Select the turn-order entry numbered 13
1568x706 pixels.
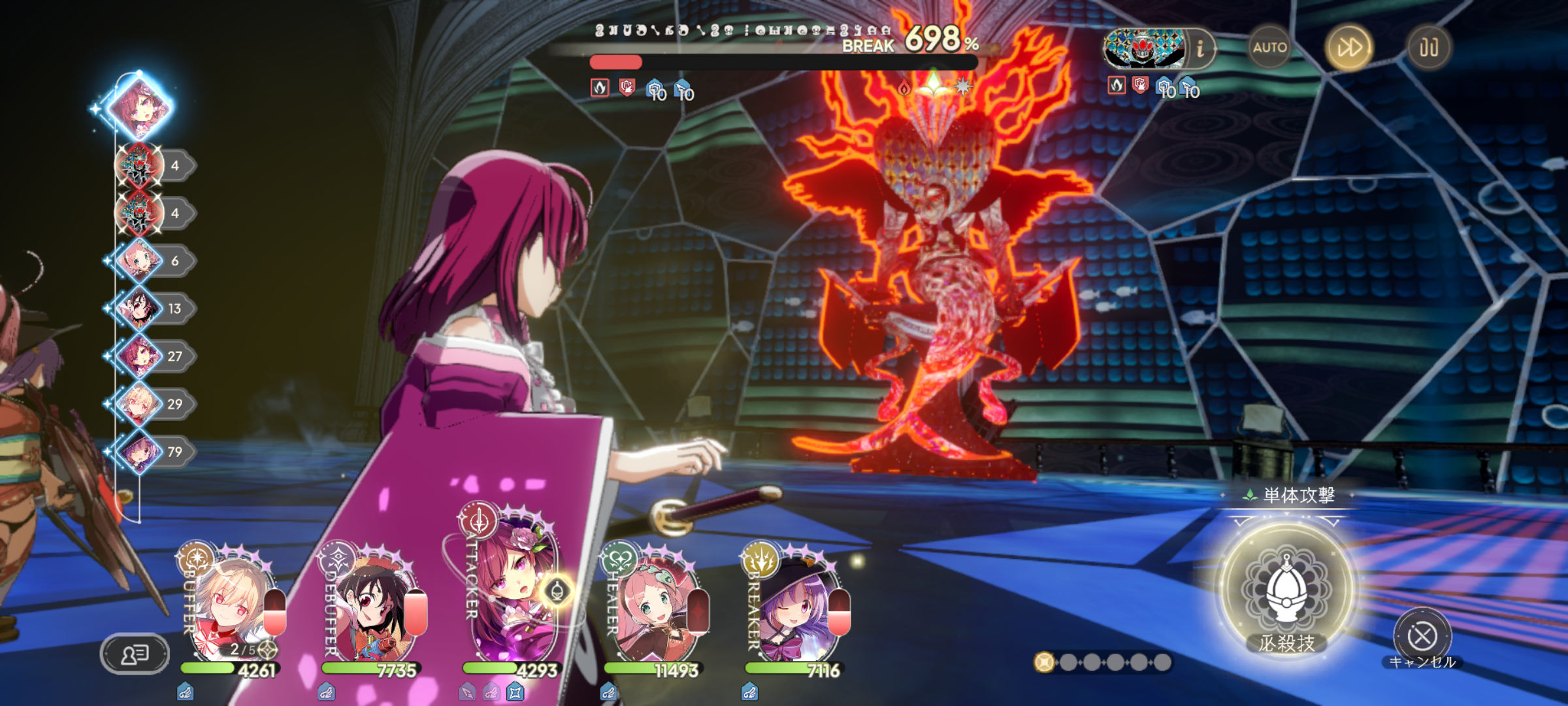140,309
